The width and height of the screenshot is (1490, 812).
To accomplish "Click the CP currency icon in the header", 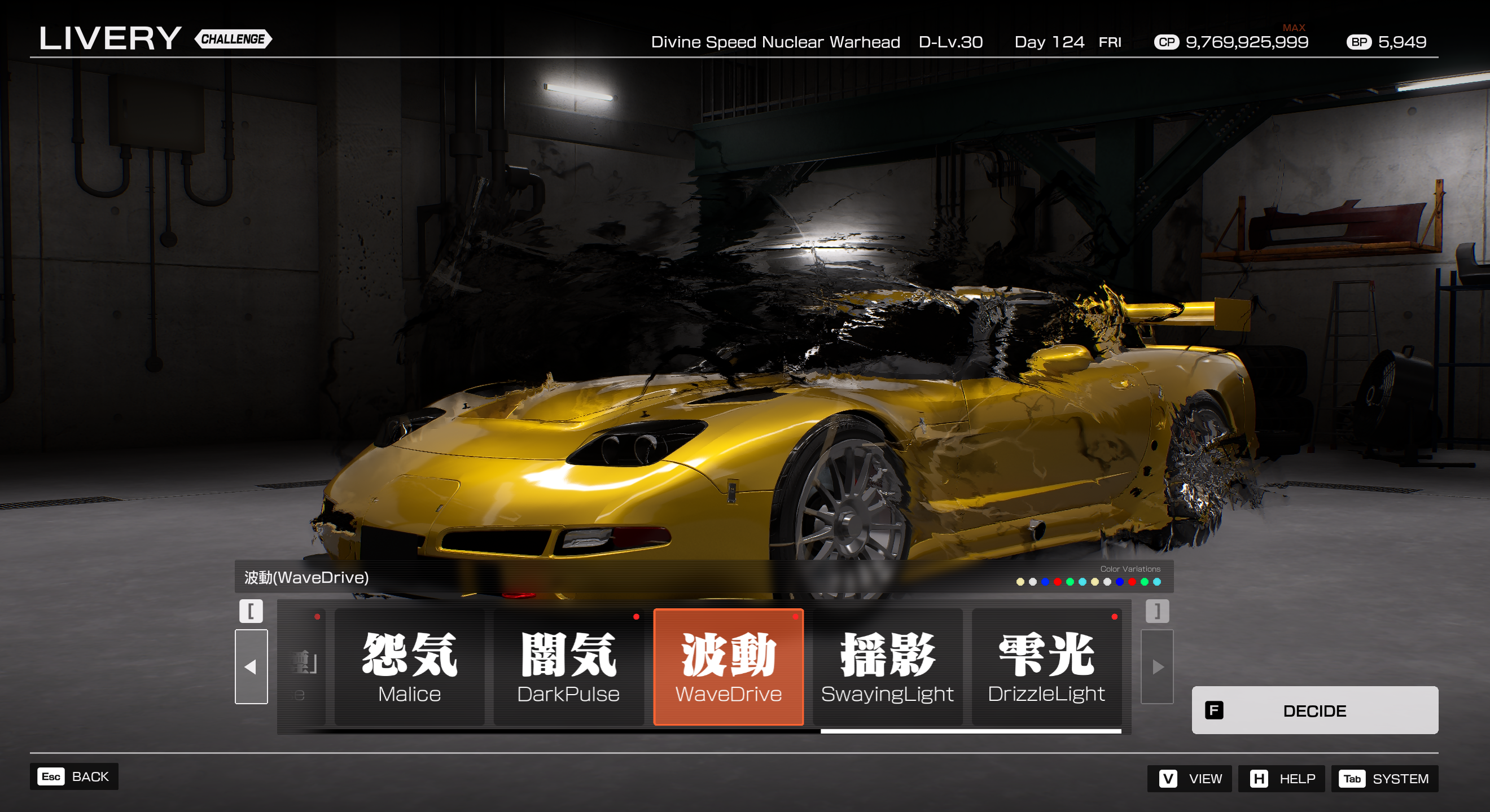I will coord(1167,42).
